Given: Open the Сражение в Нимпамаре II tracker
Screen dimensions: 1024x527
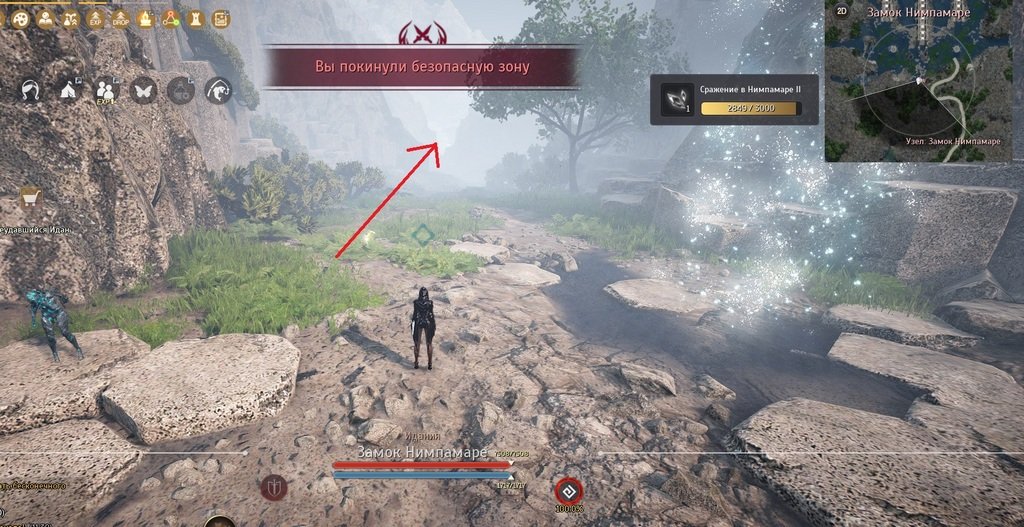Looking at the screenshot, I should tap(735, 99).
